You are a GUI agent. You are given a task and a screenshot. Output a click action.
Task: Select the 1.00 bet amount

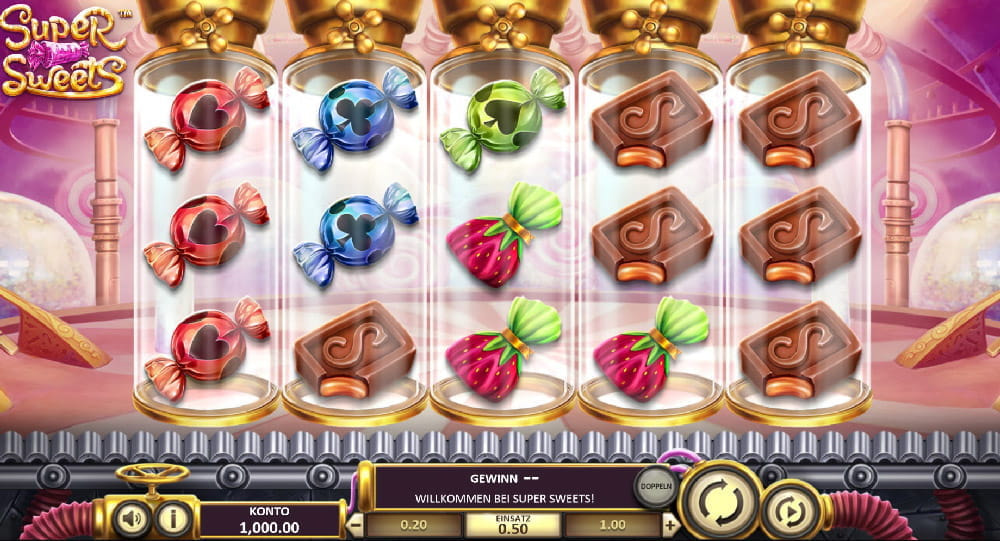coord(612,524)
